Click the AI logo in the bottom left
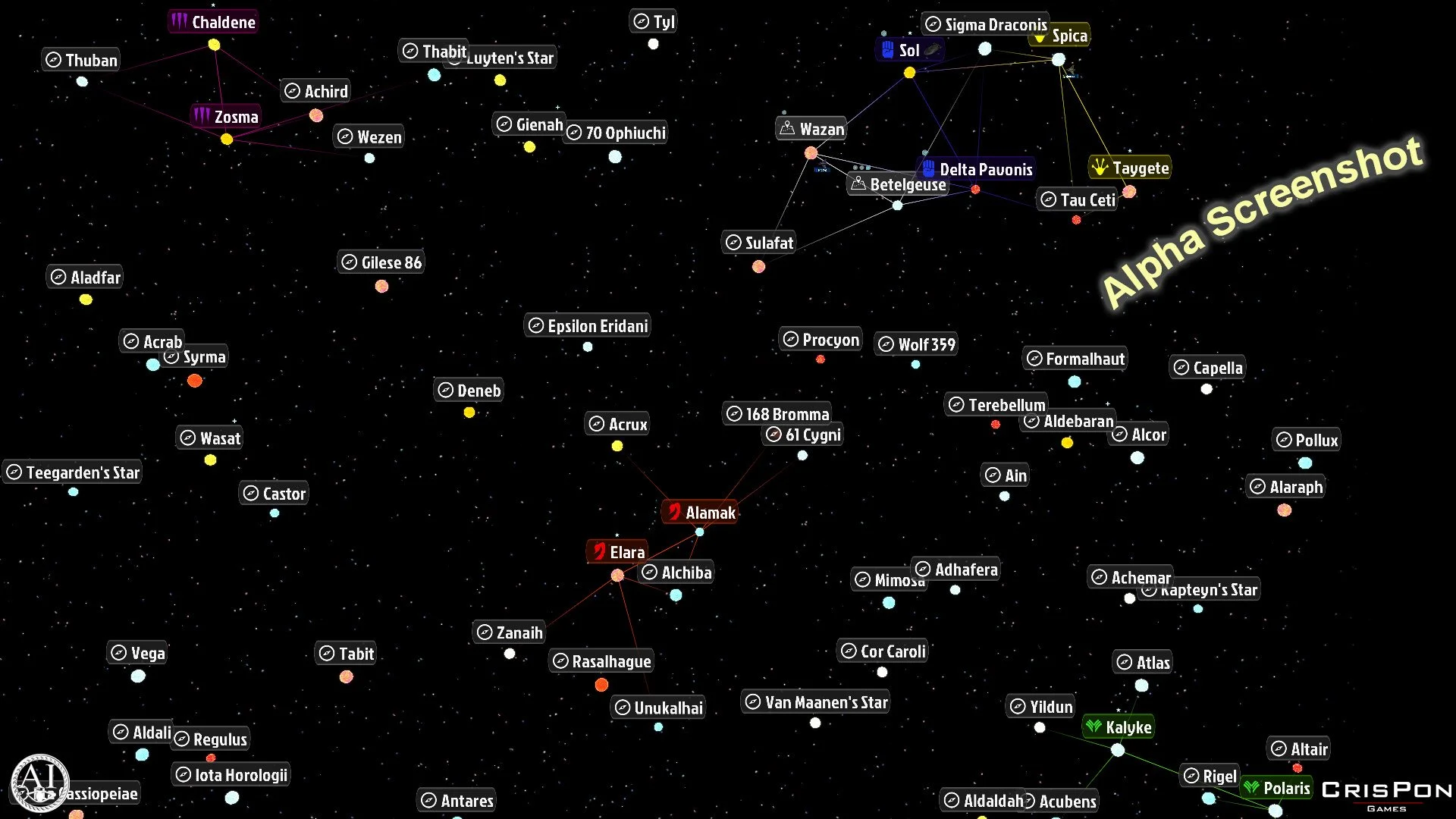The image size is (1456, 819). point(39,781)
